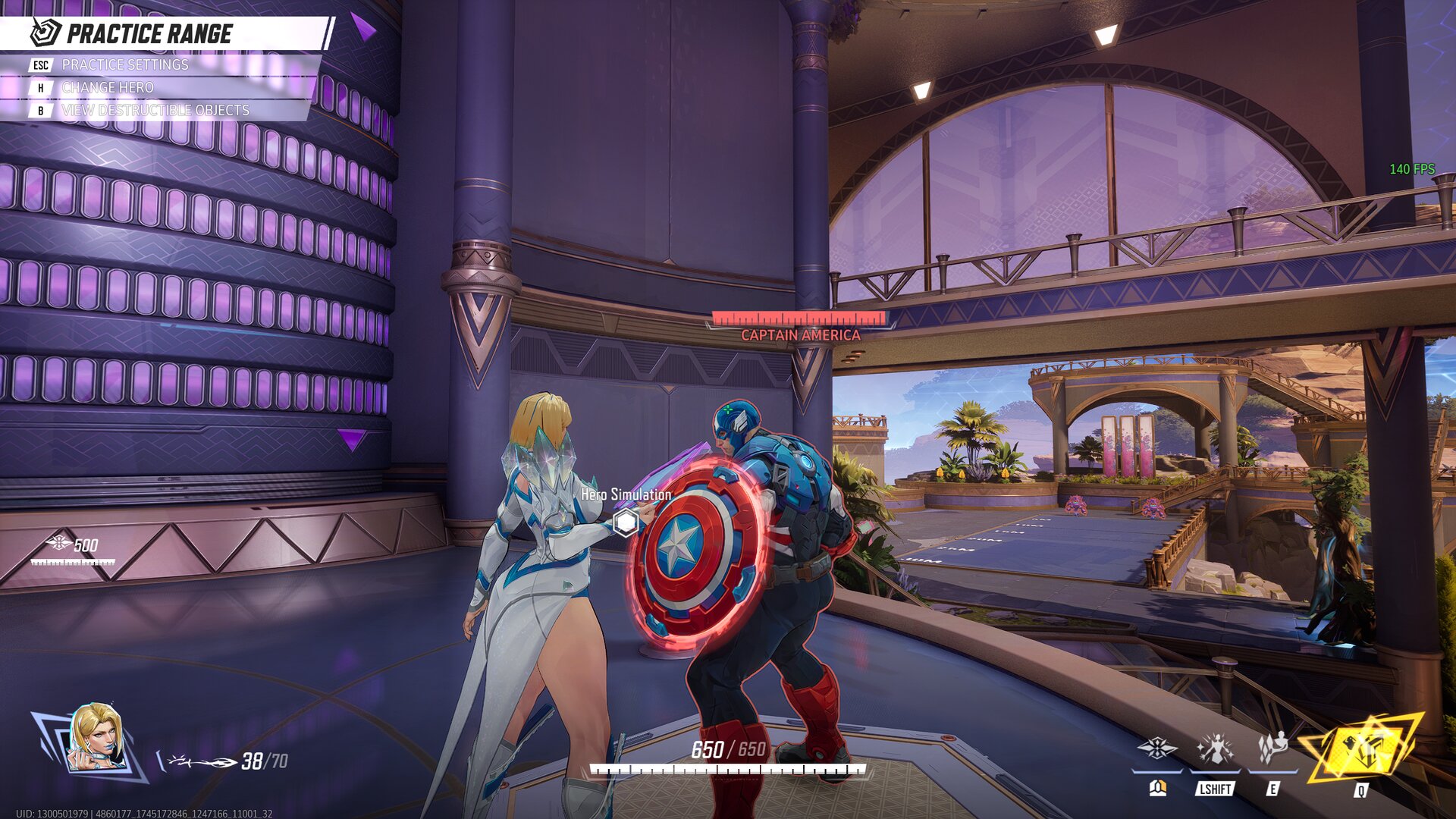Click Emma Frost's hero portrait
The width and height of the screenshot is (1456, 819).
pyautogui.click(x=96, y=737)
